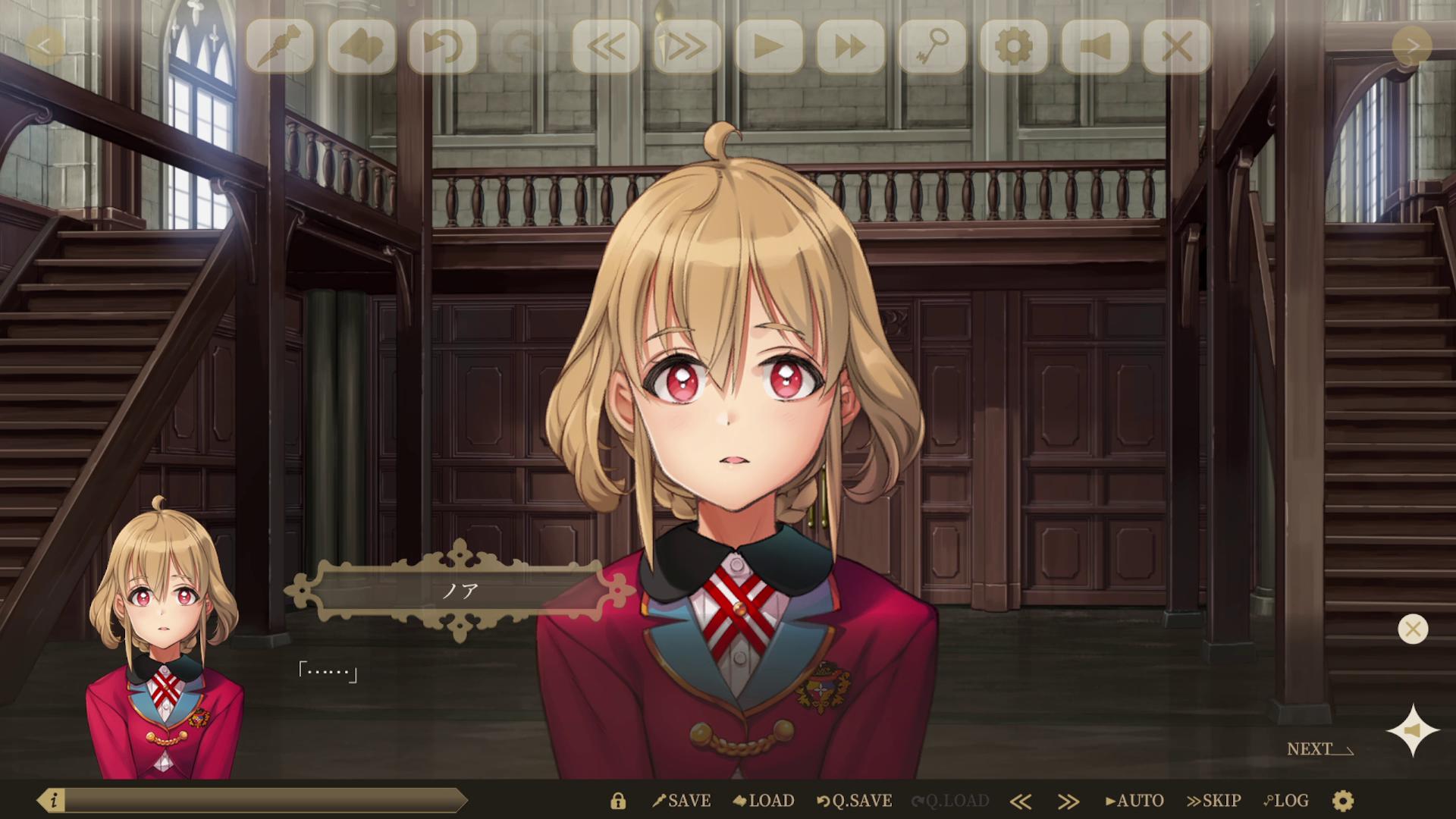Click the speaker icon on the toolbar
This screenshot has height=819, width=1456.
click(1097, 47)
